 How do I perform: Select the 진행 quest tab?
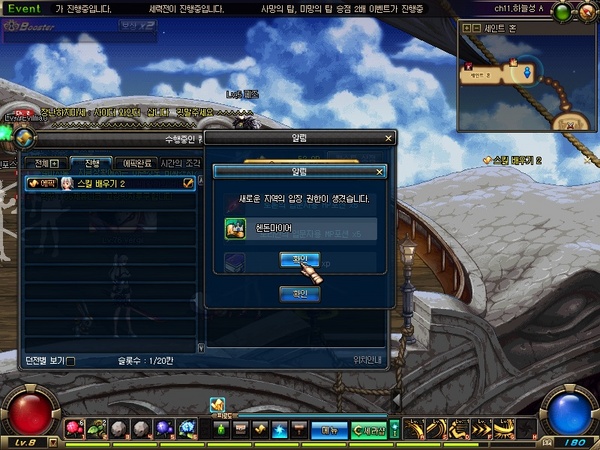pyautogui.click(x=91, y=163)
